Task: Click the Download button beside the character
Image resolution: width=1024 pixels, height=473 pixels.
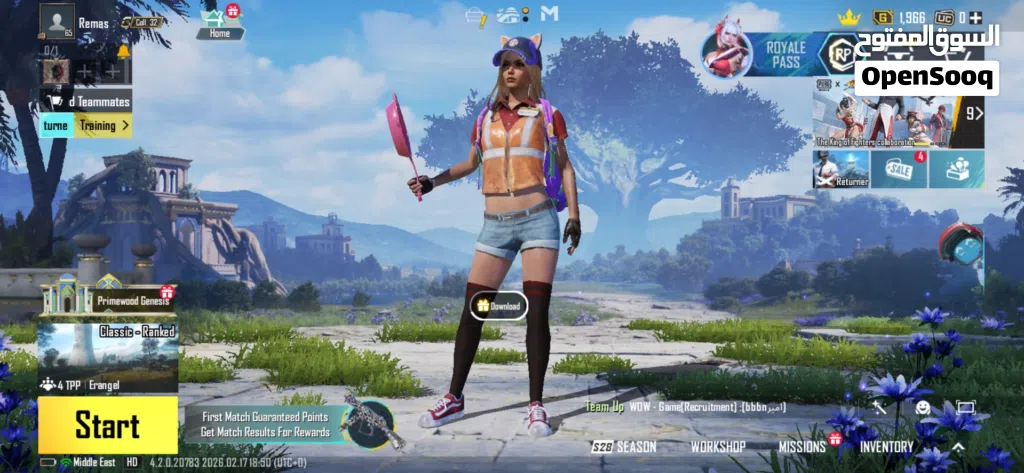Action: 499,306
